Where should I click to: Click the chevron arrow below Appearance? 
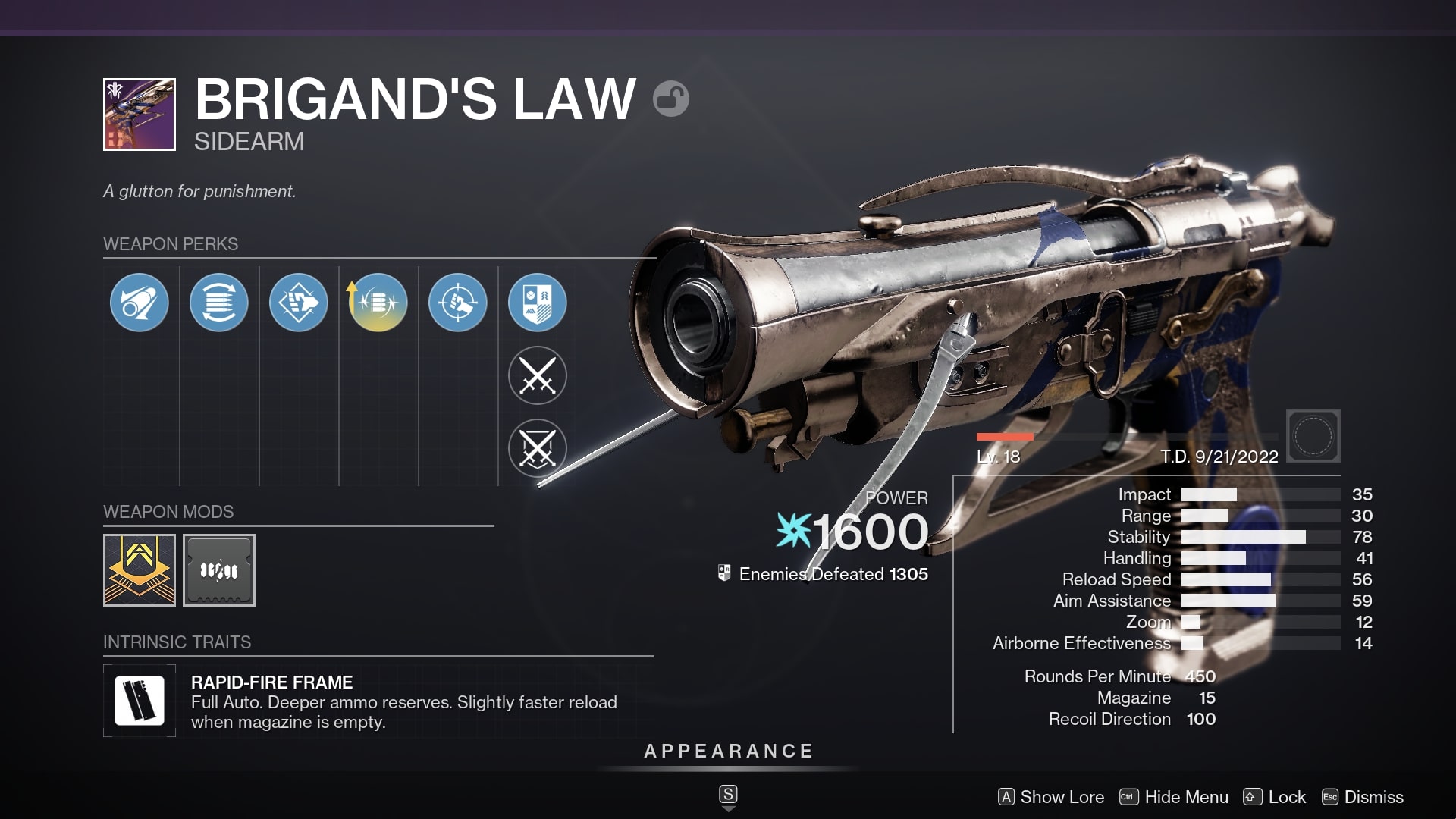[727, 808]
